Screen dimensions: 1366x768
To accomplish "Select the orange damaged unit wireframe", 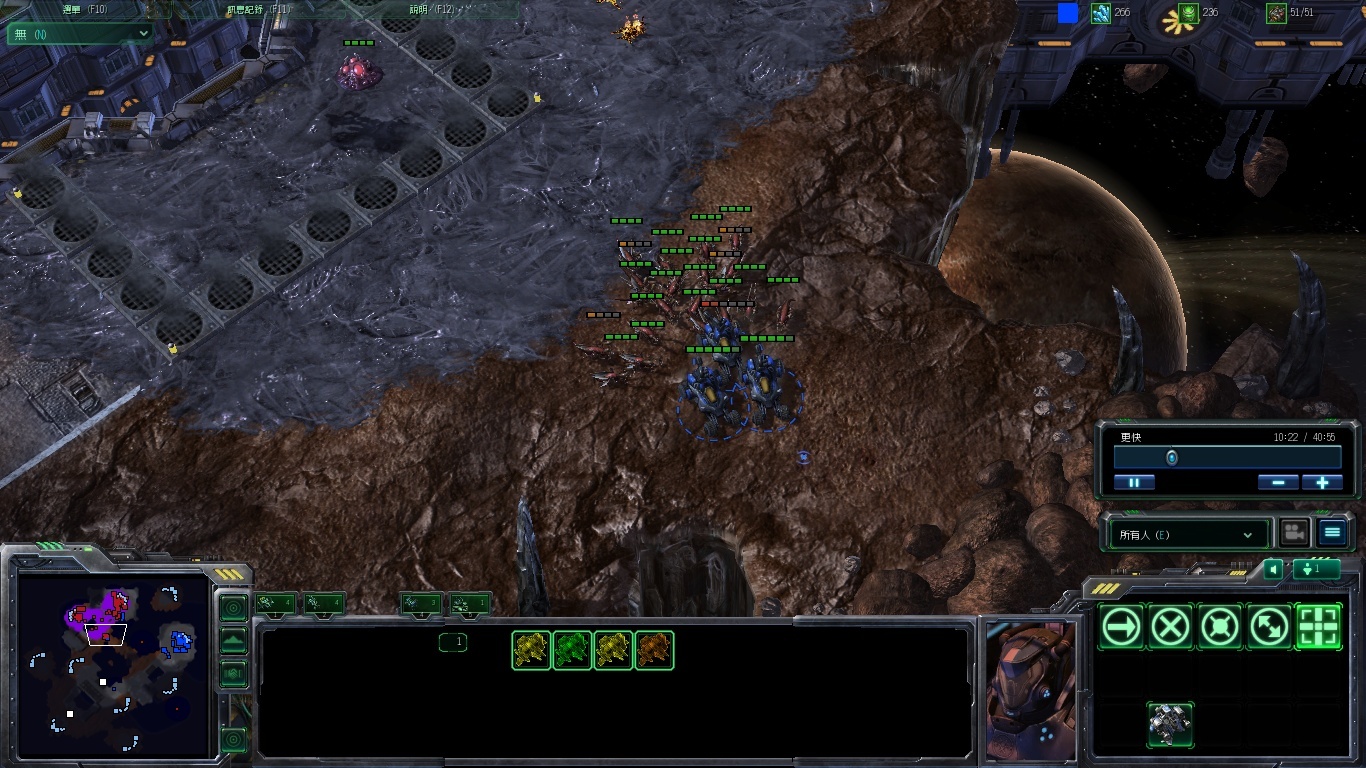I will (x=654, y=650).
